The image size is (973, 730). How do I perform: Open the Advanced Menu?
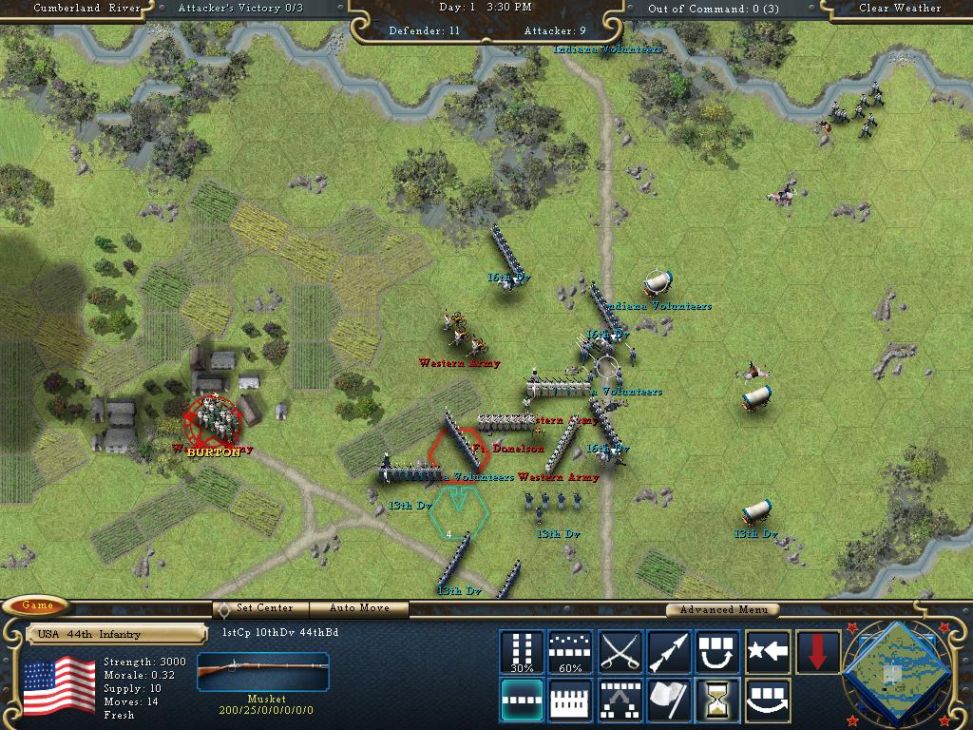[x=723, y=610]
